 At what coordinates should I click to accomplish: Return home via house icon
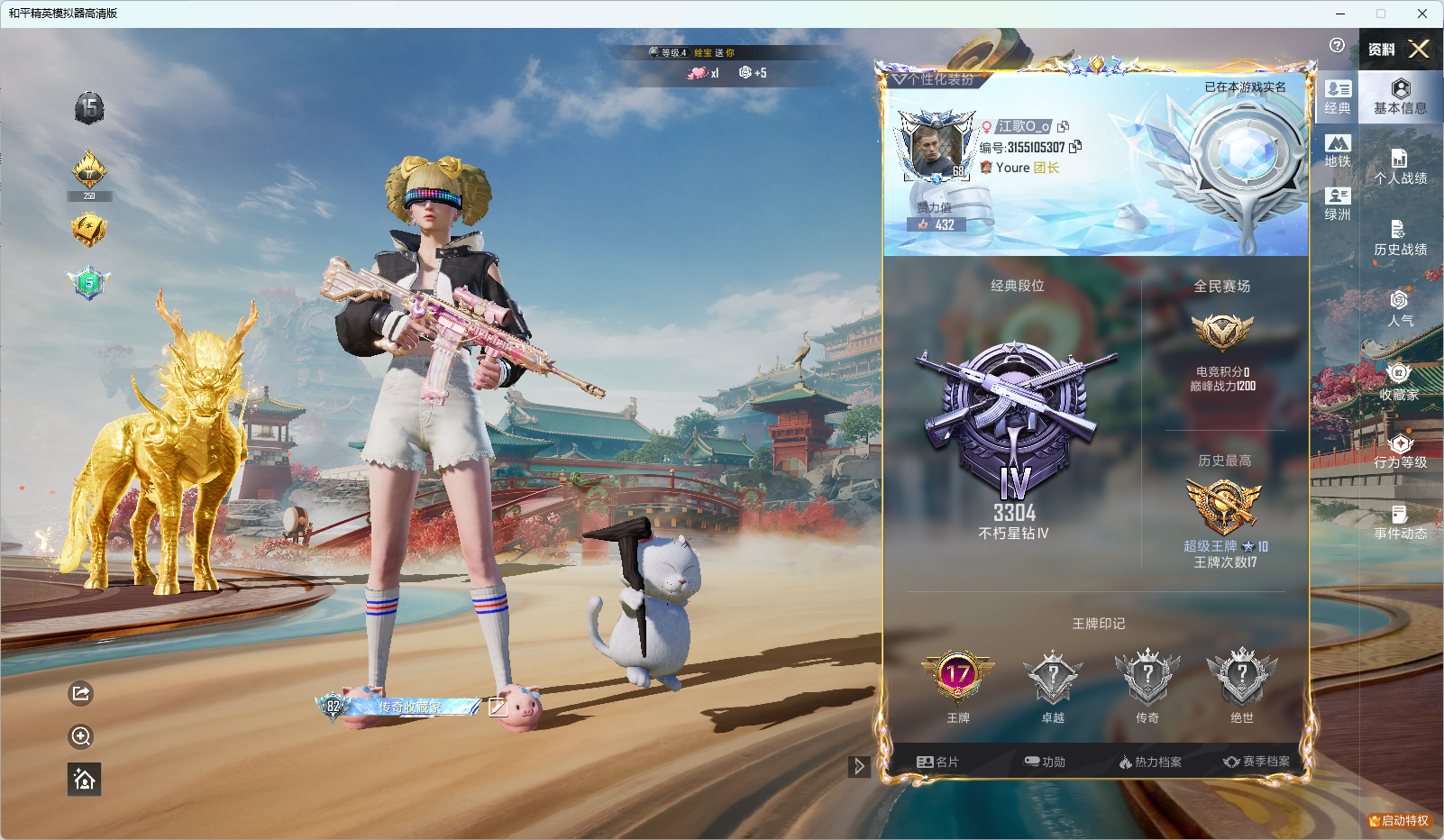(84, 780)
